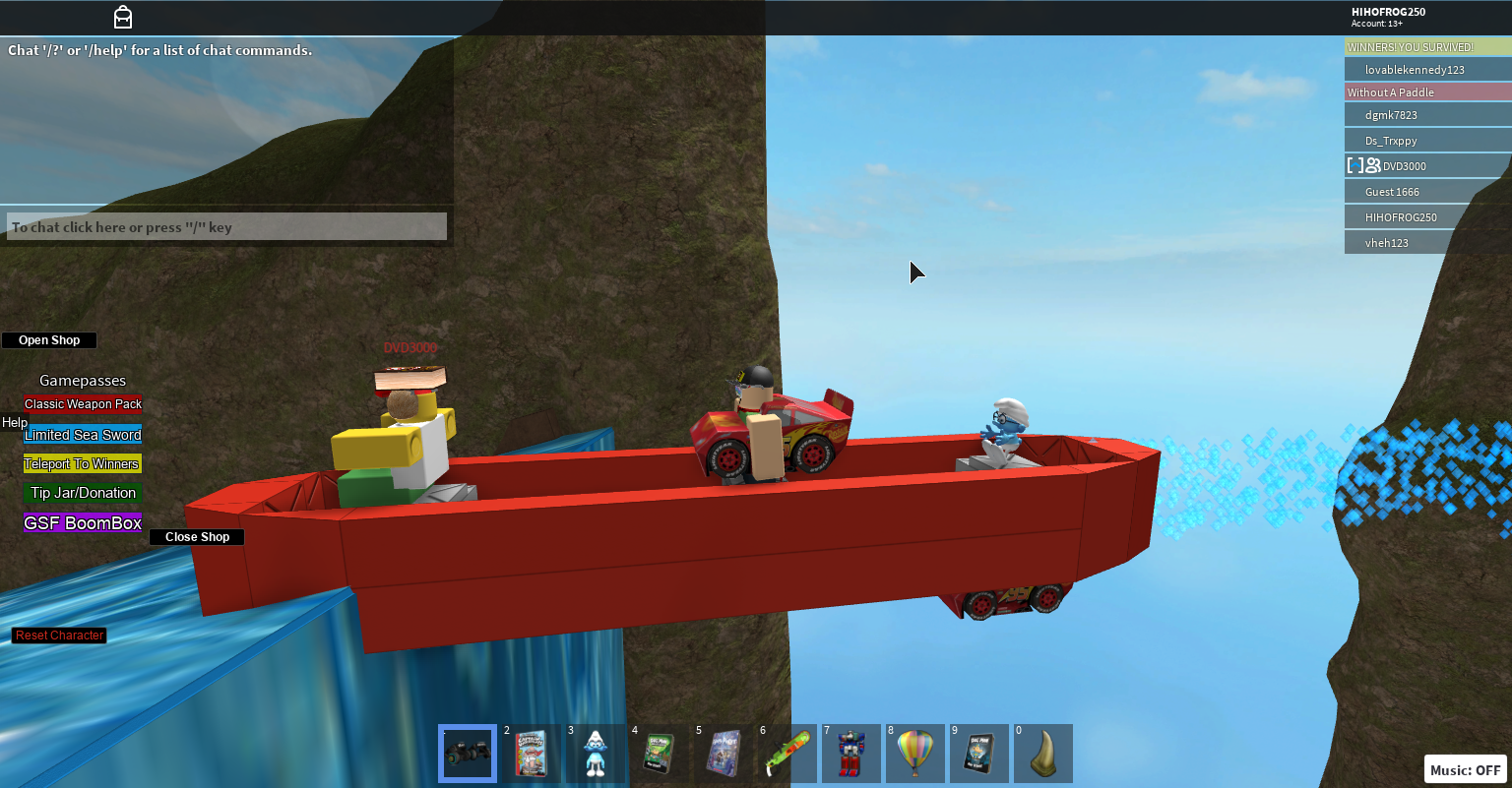Viewport: 1512px width, 788px height.
Task: Choose the Teleport To Winners gamepass
Action: (x=83, y=464)
